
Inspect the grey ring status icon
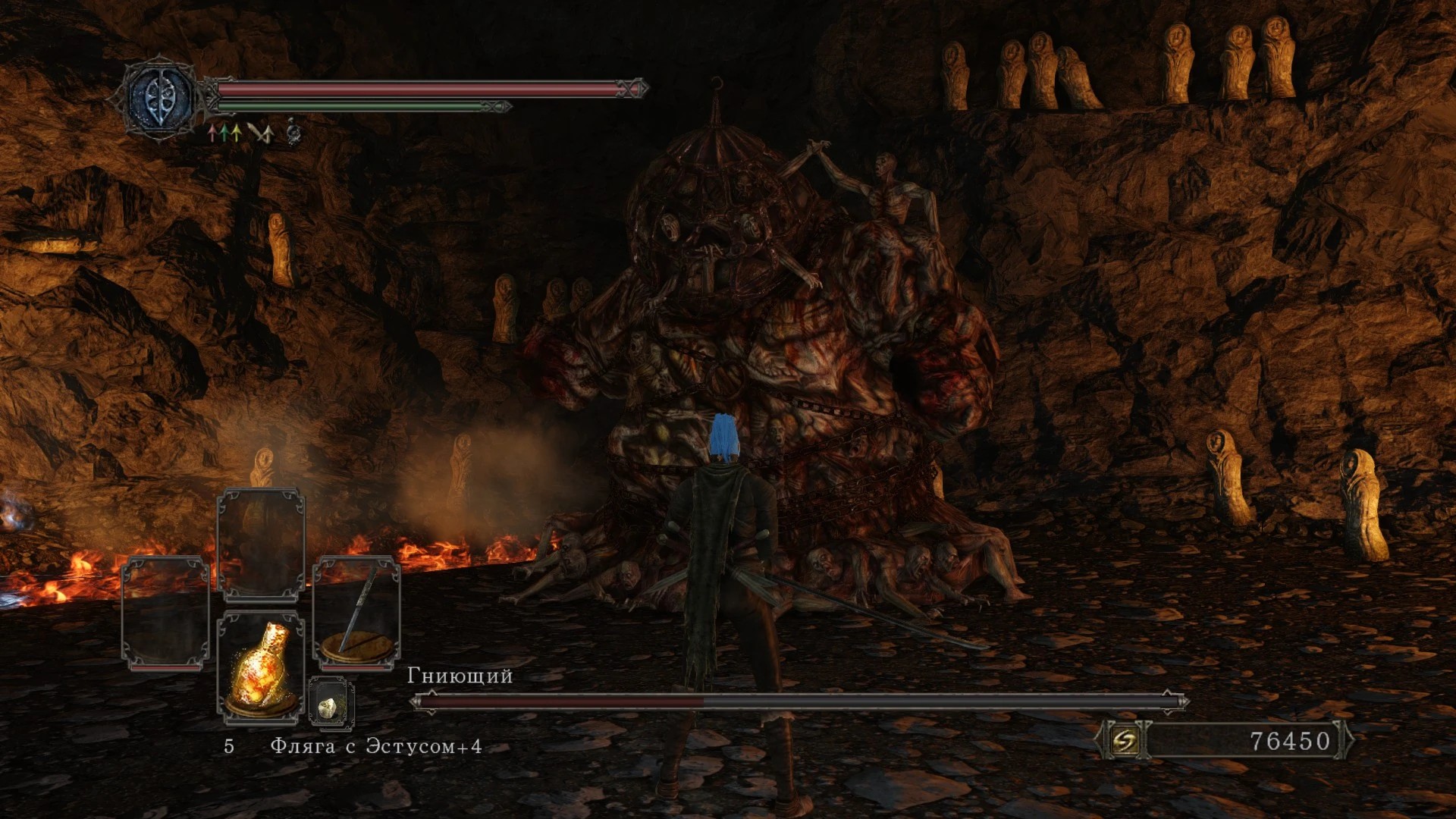(294, 134)
